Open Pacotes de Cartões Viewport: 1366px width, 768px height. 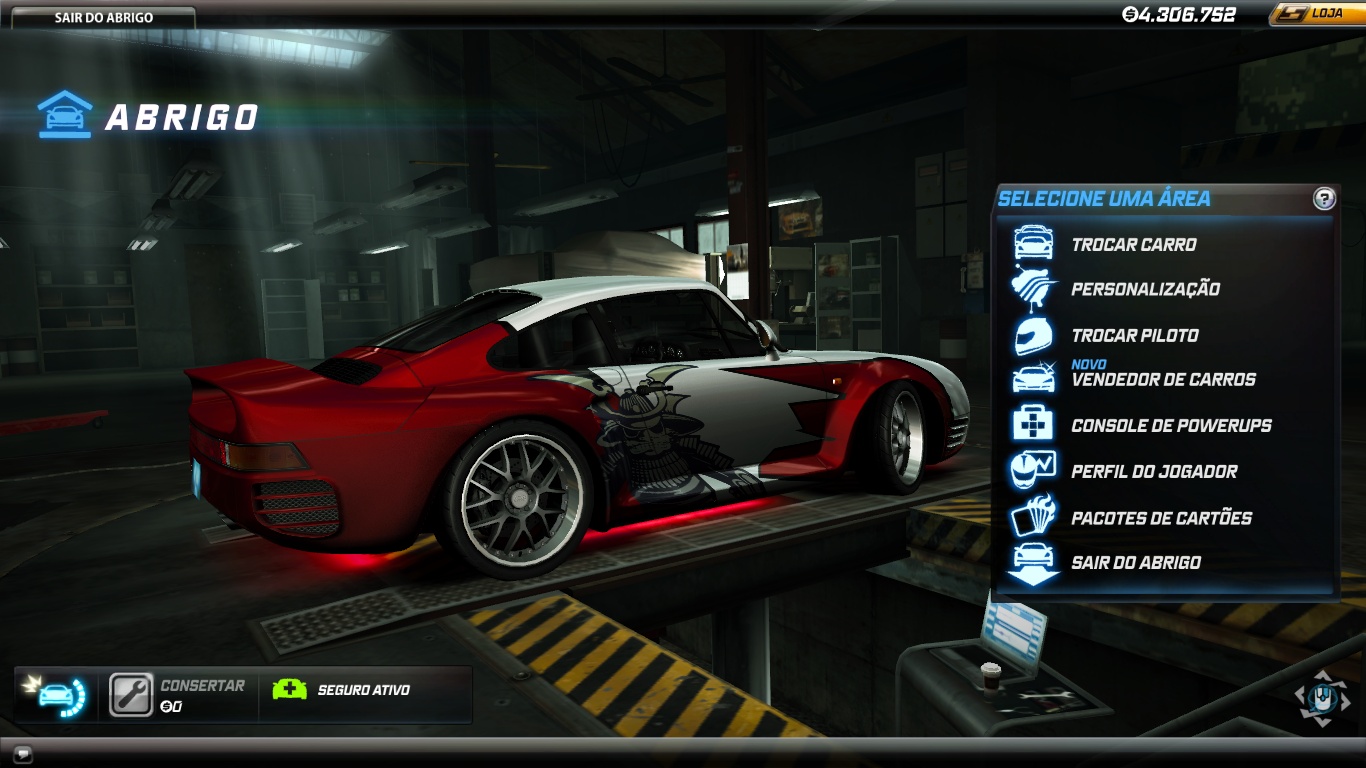coord(1161,518)
